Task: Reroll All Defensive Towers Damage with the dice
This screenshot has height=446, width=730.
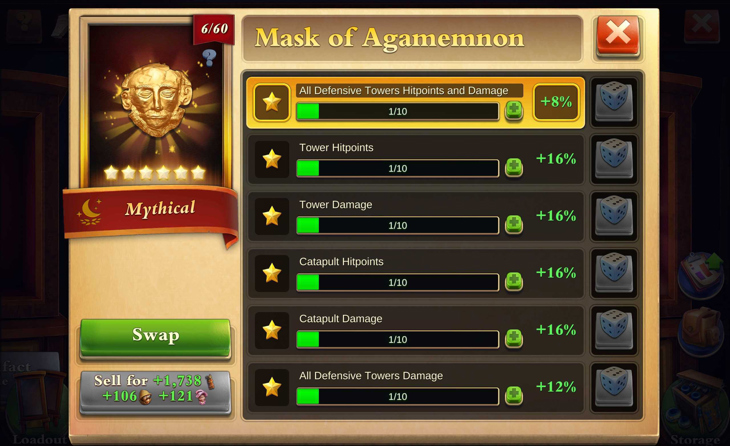Action: click(x=614, y=387)
